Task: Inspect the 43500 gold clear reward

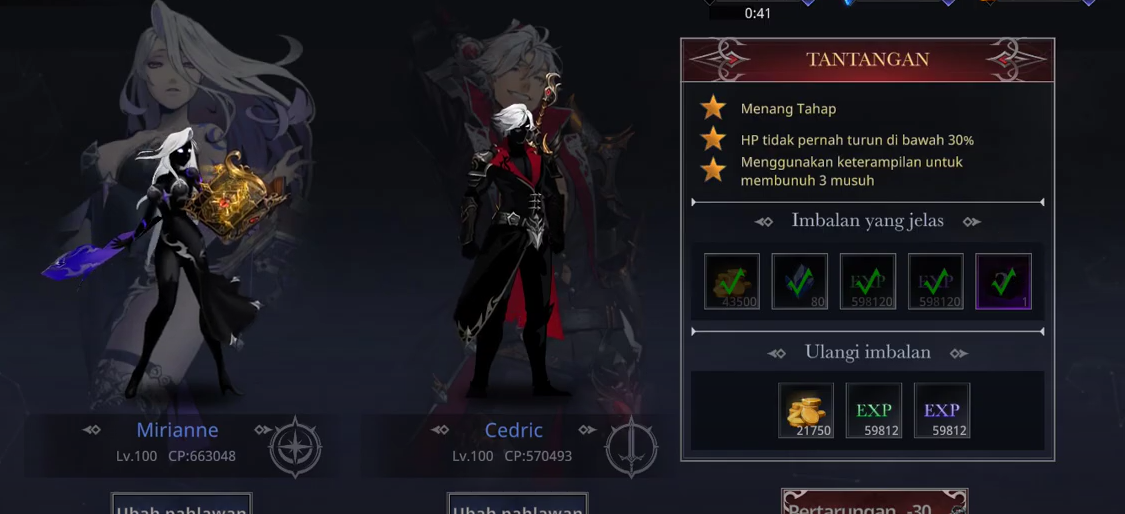Action: tap(732, 281)
